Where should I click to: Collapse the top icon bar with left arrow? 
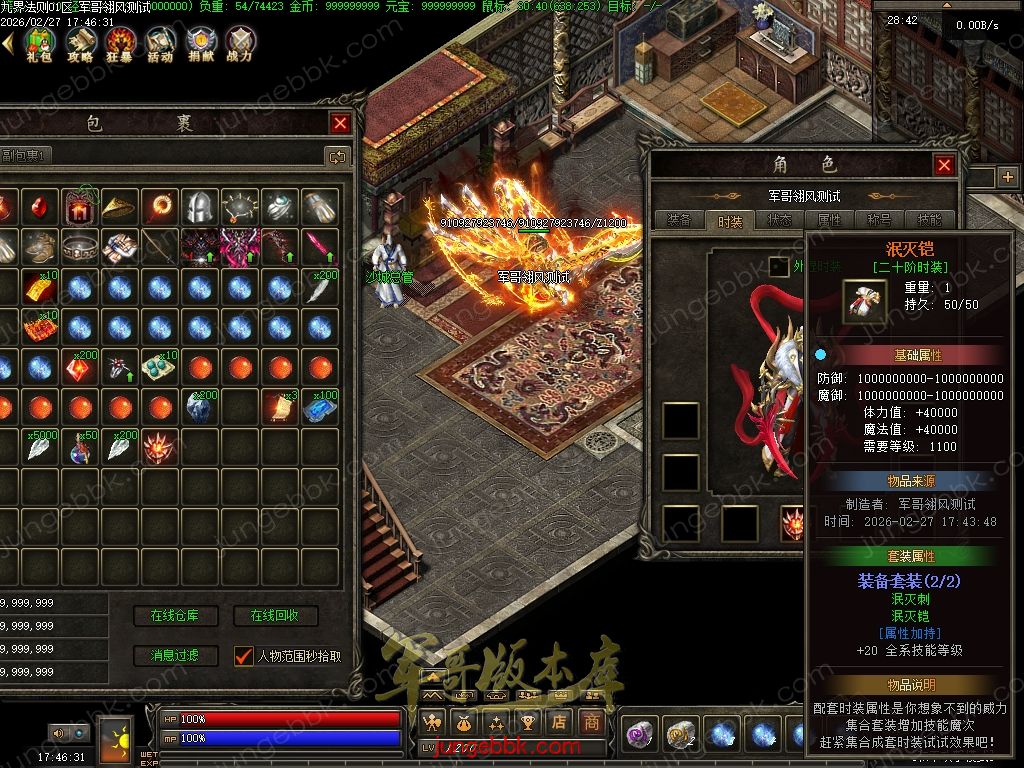tap(7, 43)
